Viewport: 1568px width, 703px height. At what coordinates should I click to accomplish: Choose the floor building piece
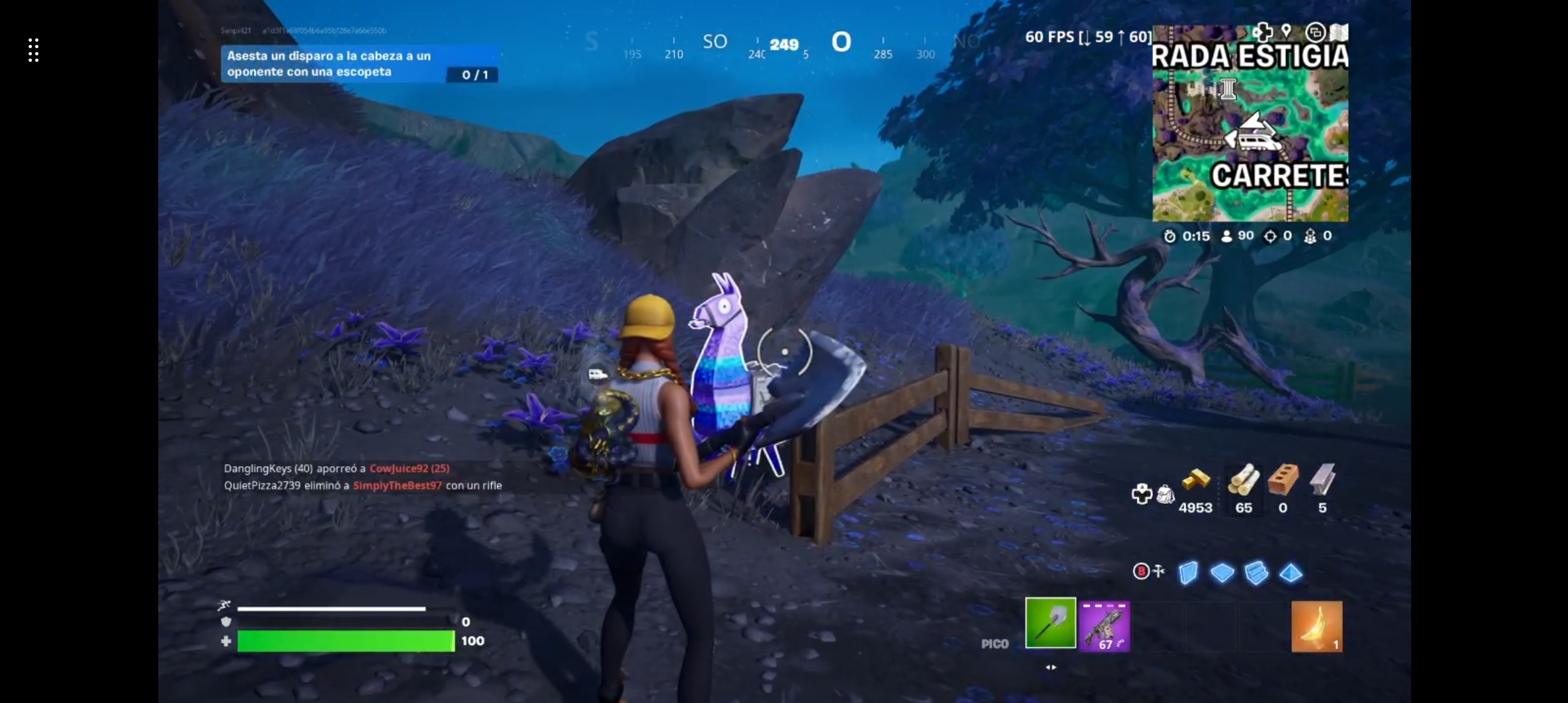(1222, 573)
